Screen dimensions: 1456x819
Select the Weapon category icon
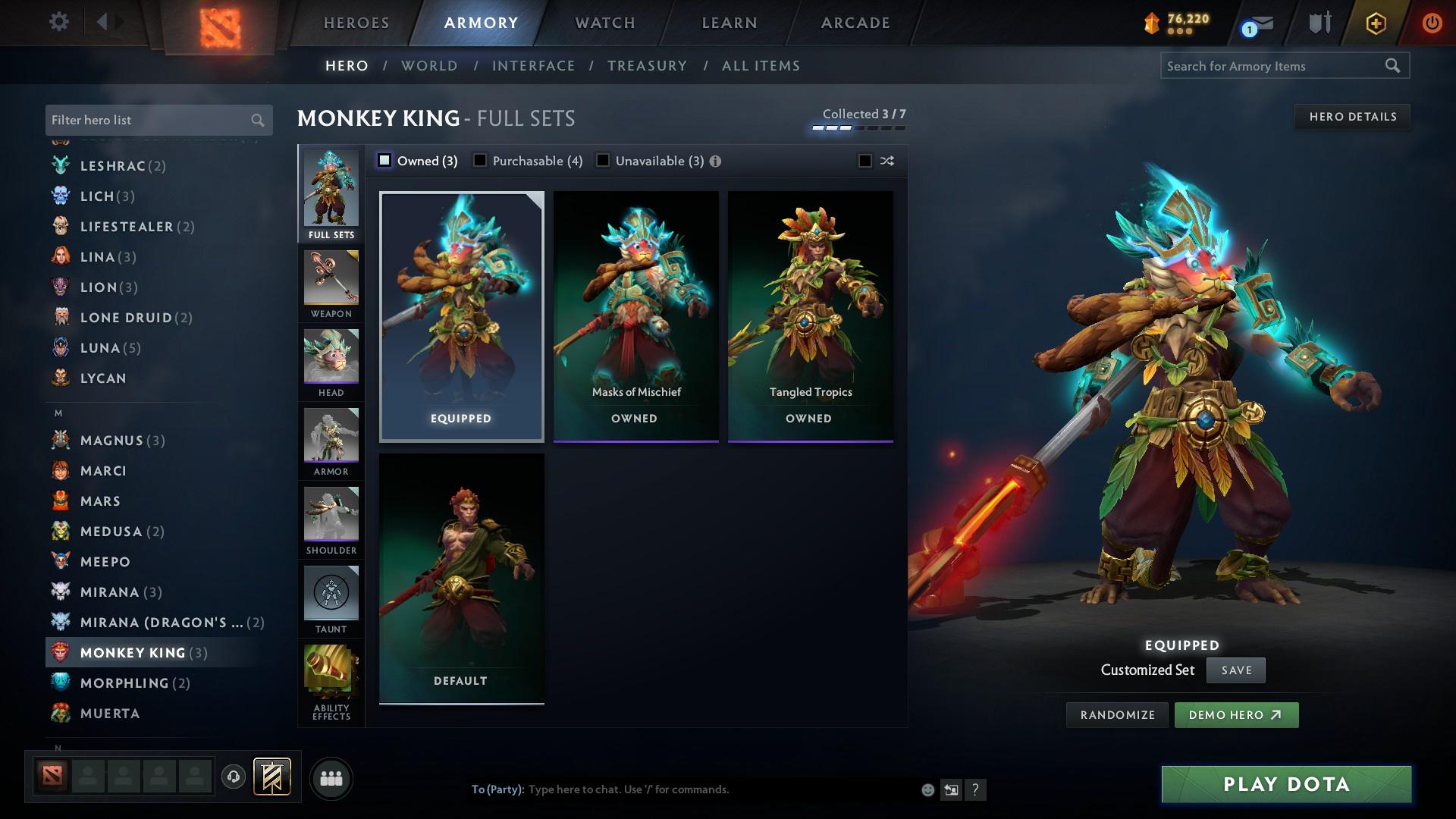[x=331, y=281]
